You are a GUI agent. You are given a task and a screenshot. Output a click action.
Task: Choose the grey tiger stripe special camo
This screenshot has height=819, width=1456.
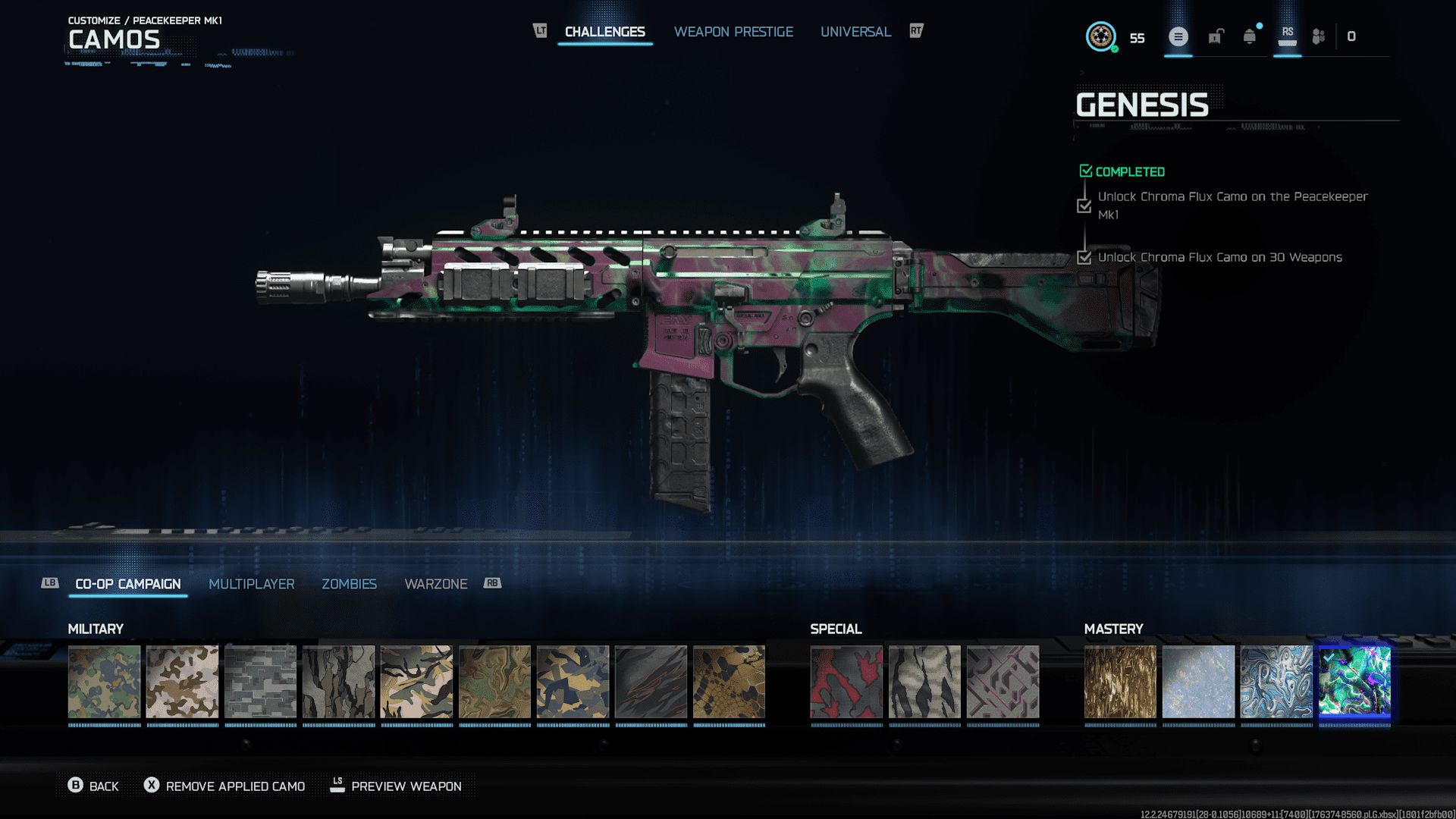(924, 682)
